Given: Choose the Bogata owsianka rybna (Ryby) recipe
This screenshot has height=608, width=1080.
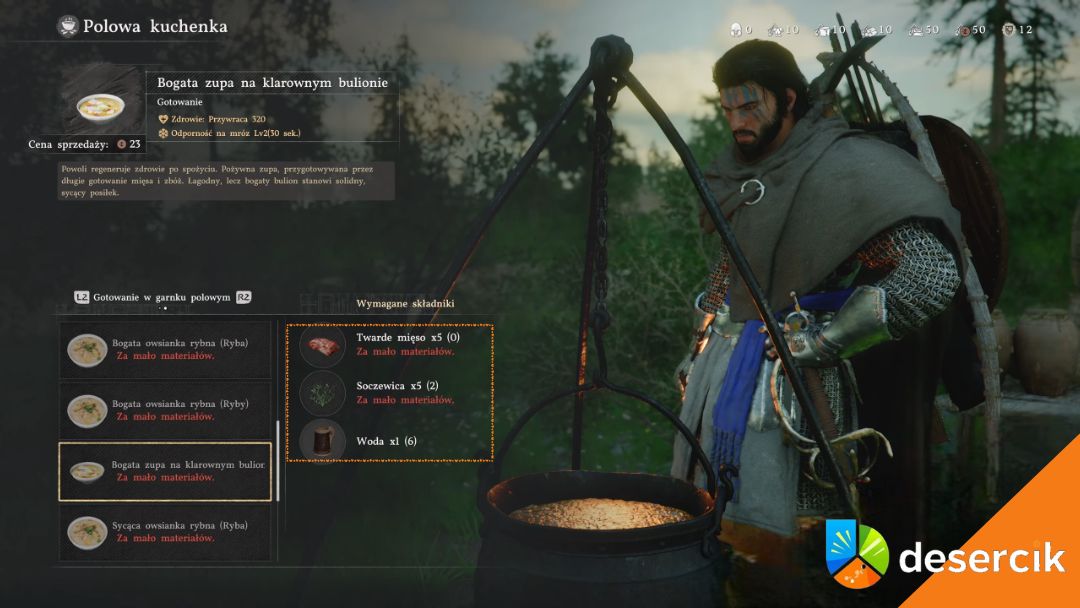Looking at the screenshot, I should 165,410.
